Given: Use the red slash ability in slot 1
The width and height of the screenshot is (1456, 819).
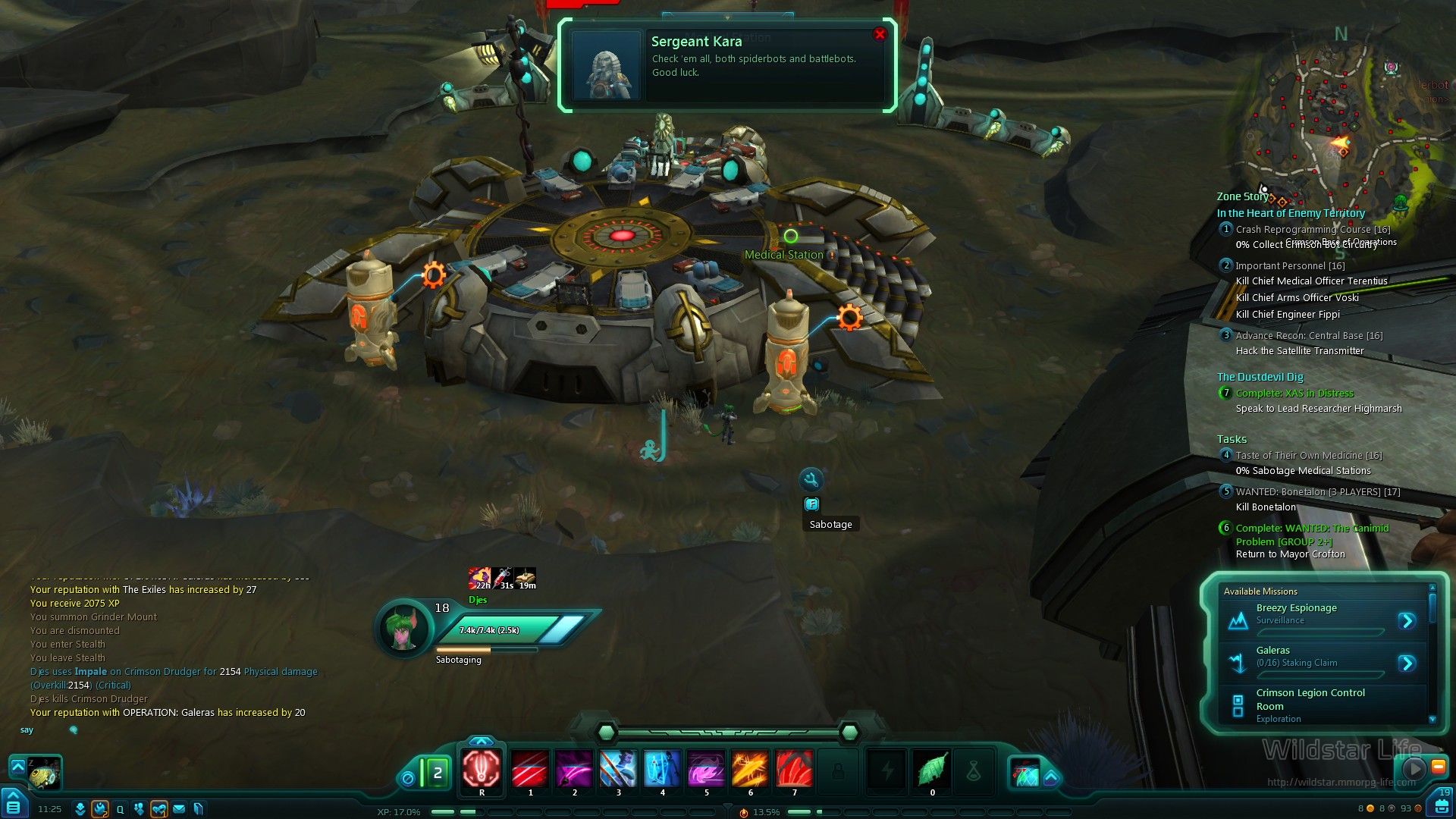Looking at the screenshot, I should coord(530,770).
